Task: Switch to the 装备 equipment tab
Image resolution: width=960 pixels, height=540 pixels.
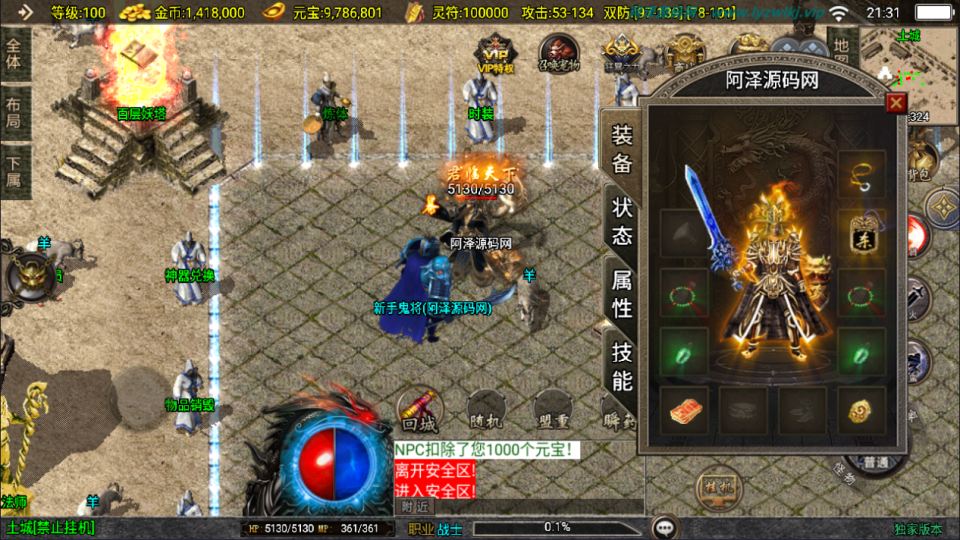Action: (622, 150)
